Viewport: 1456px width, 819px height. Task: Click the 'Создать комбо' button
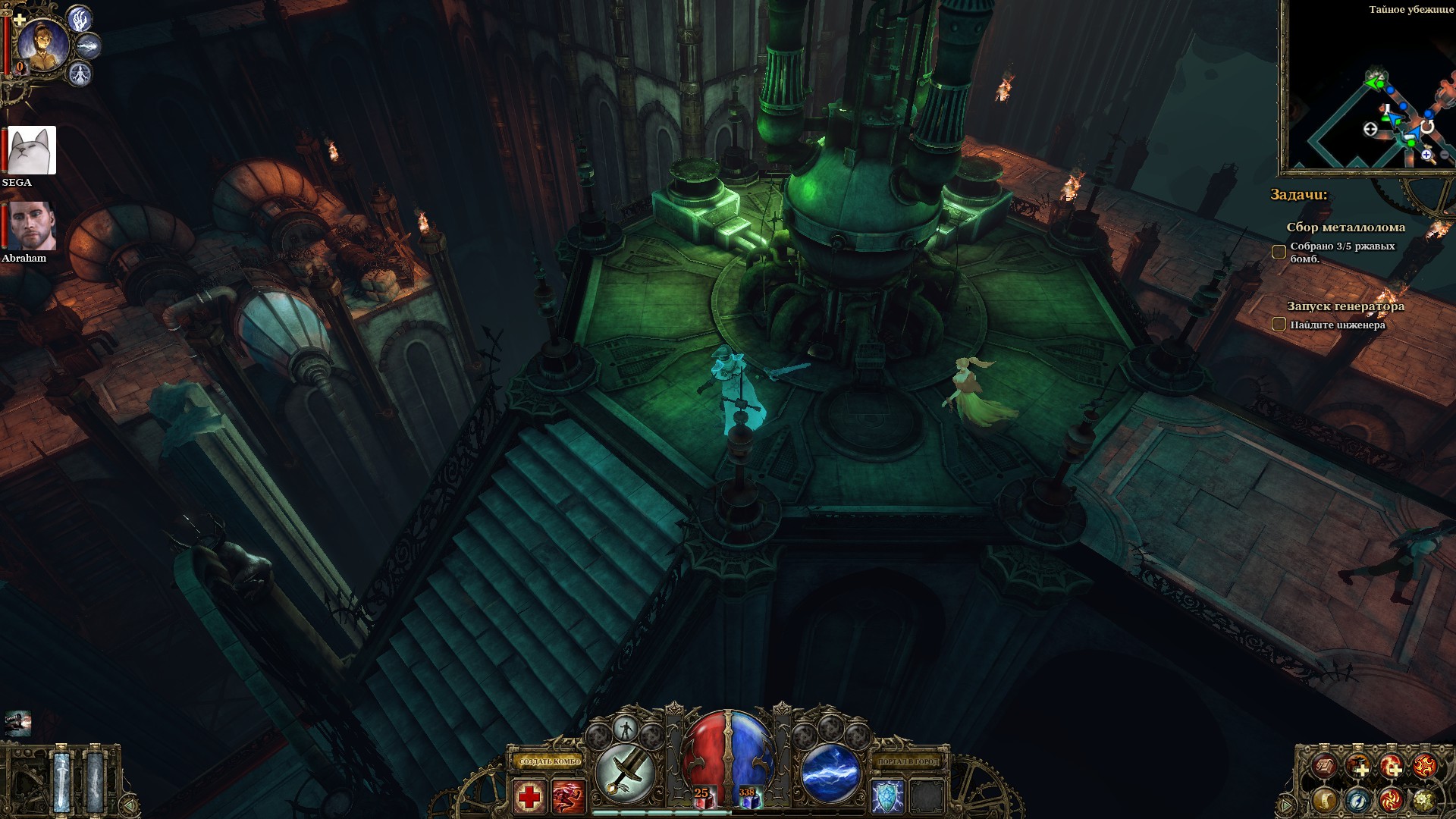[550, 761]
